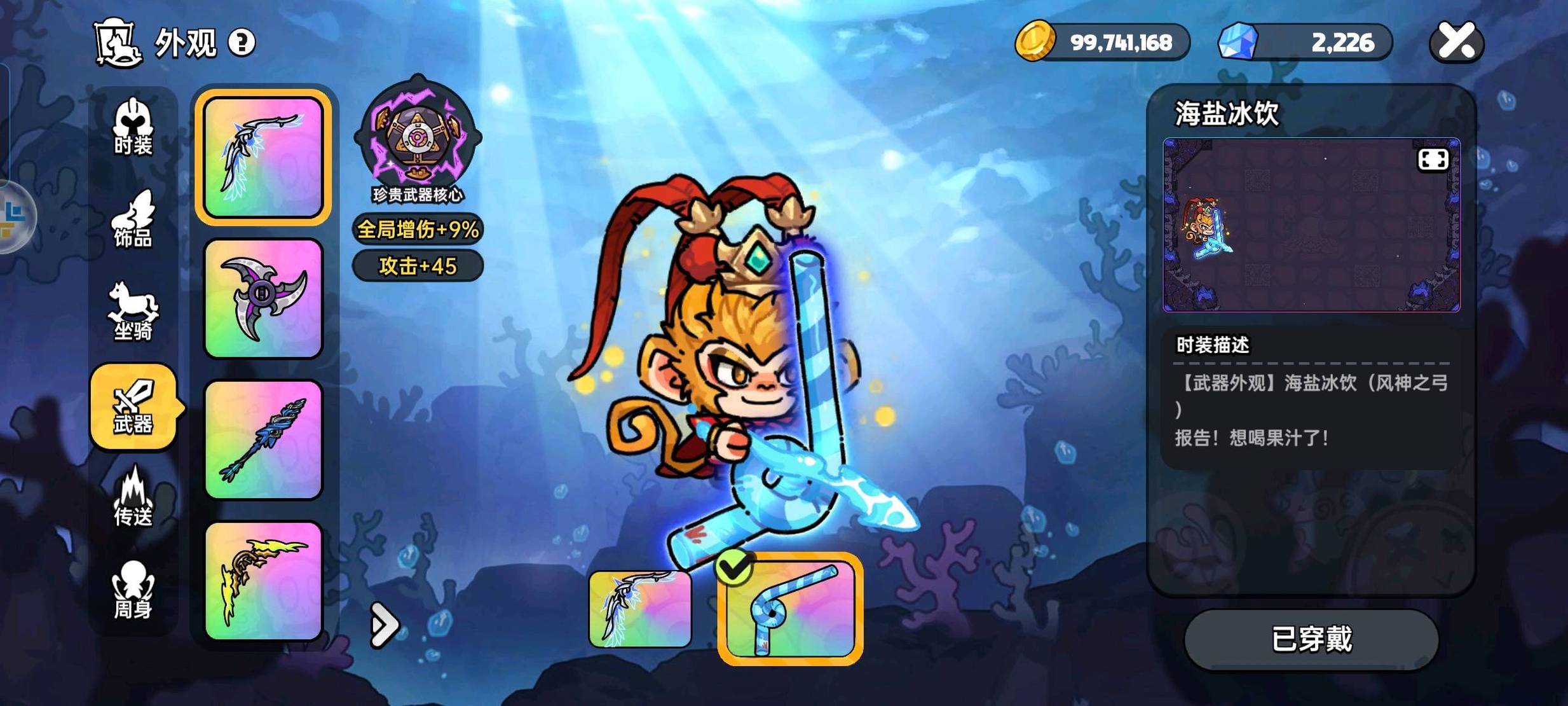Select the blue spiral spear weapon slot
This screenshot has width=1568, height=706.
coord(263,440)
